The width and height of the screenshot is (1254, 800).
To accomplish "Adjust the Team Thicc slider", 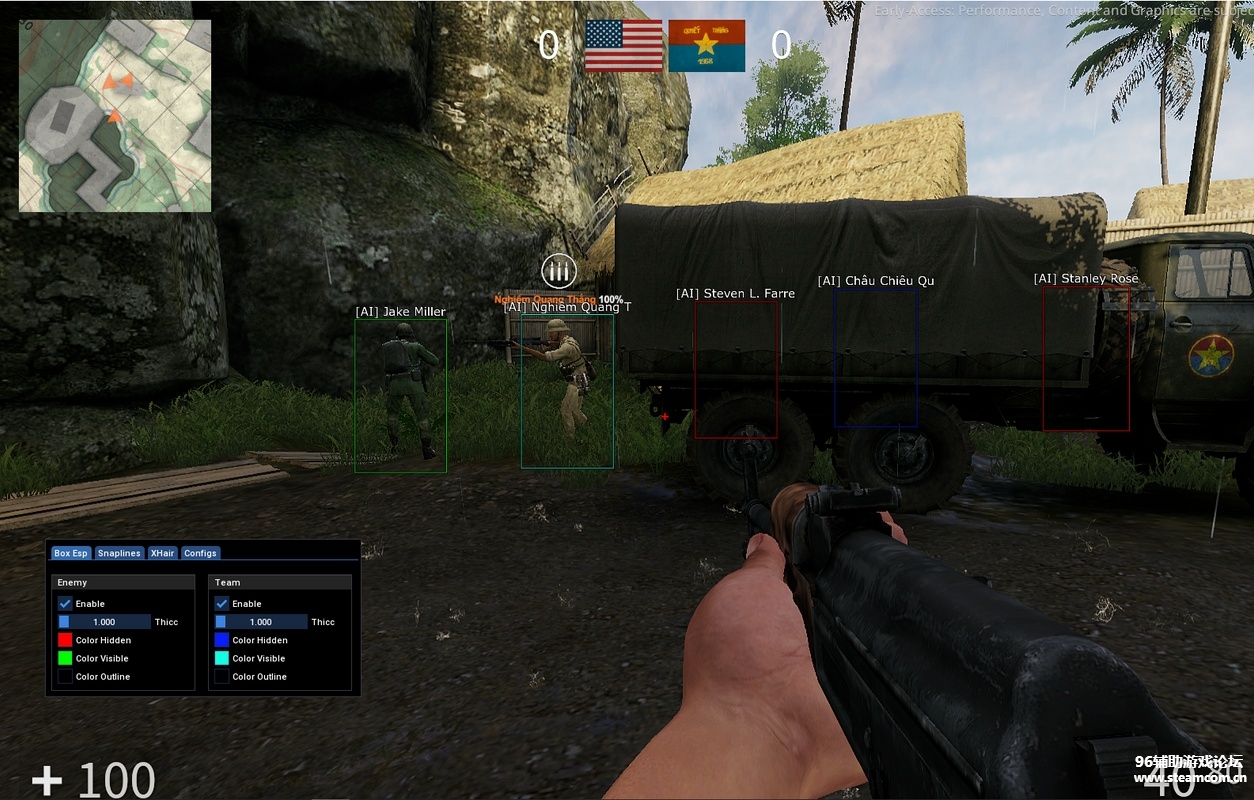I will pos(261,622).
